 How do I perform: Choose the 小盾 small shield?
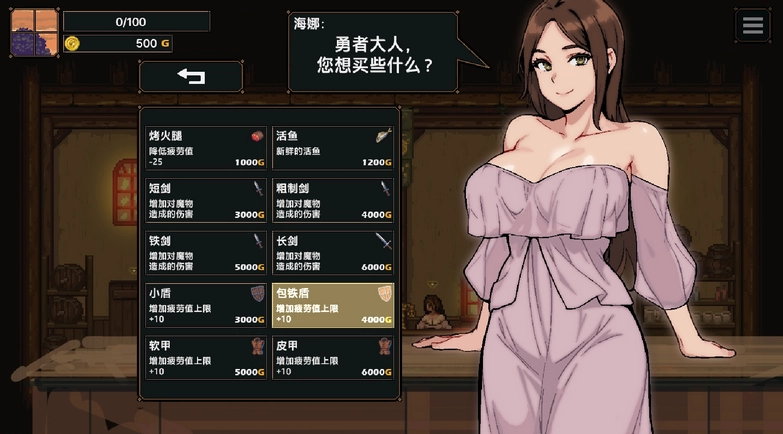point(207,305)
